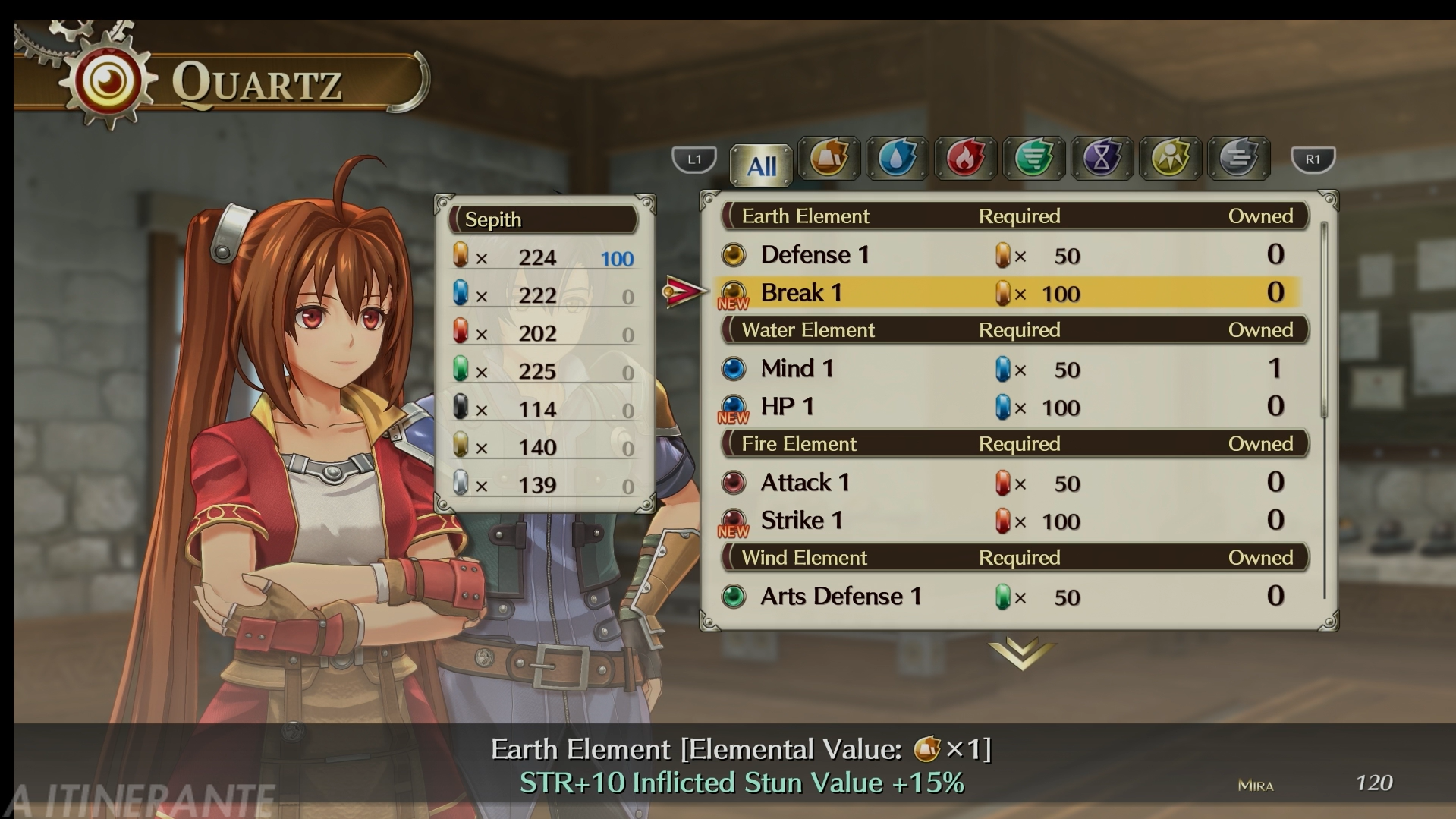The width and height of the screenshot is (1456, 819).
Task: Switch to the Water droplet tab
Action: [x=897, y=159]
